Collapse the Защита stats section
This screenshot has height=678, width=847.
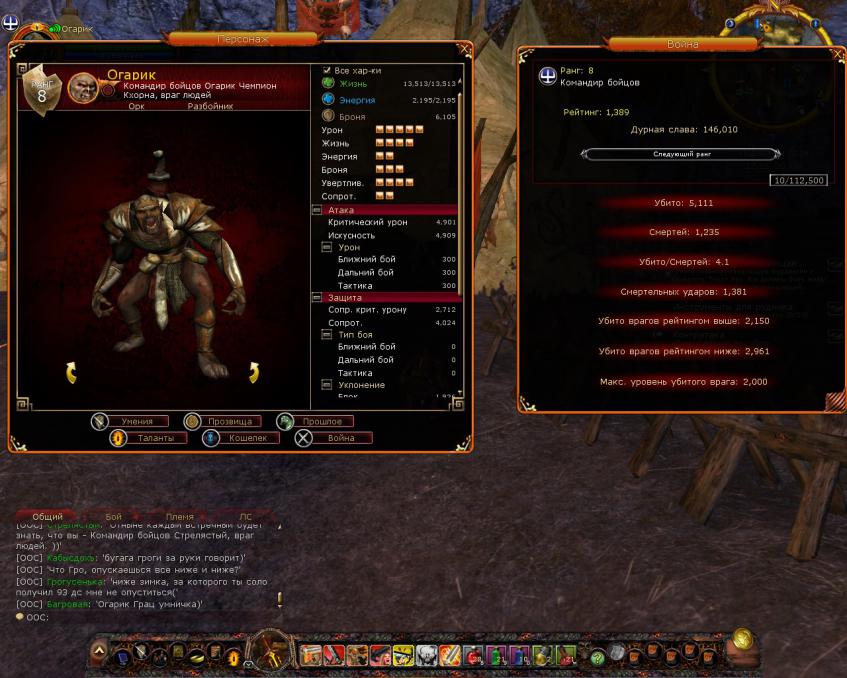point(317,297)
